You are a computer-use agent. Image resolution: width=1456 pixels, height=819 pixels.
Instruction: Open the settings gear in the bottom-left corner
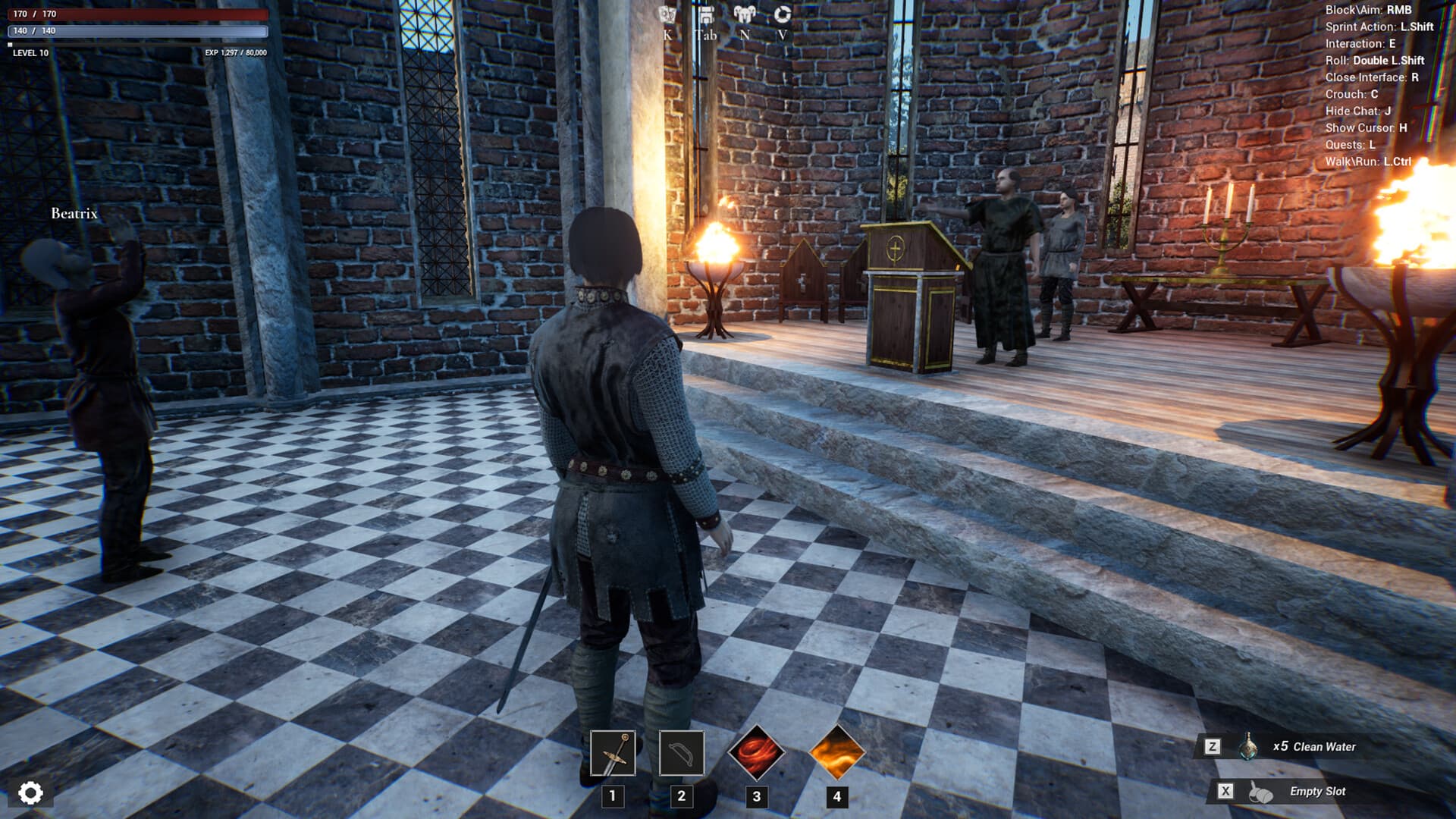[30, 793]
